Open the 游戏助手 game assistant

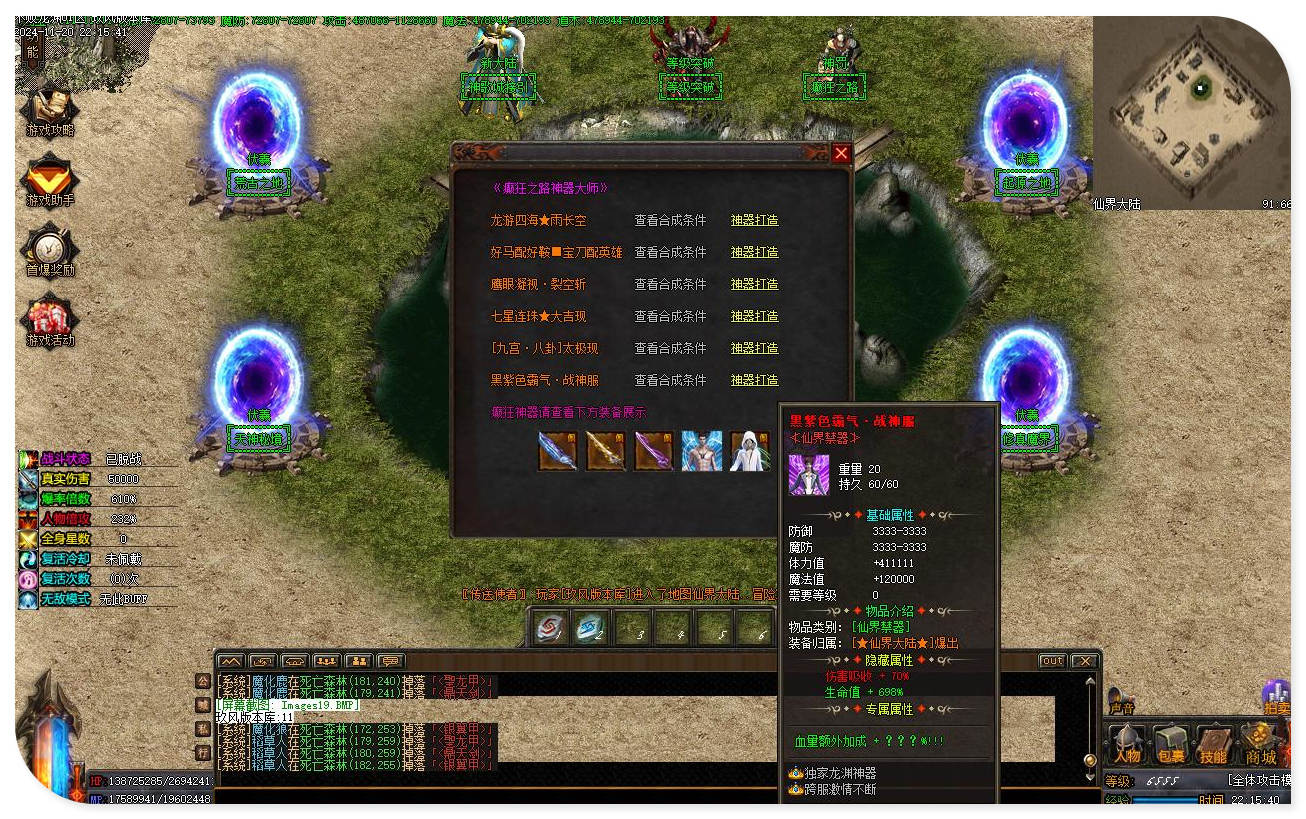coord(49,180)
